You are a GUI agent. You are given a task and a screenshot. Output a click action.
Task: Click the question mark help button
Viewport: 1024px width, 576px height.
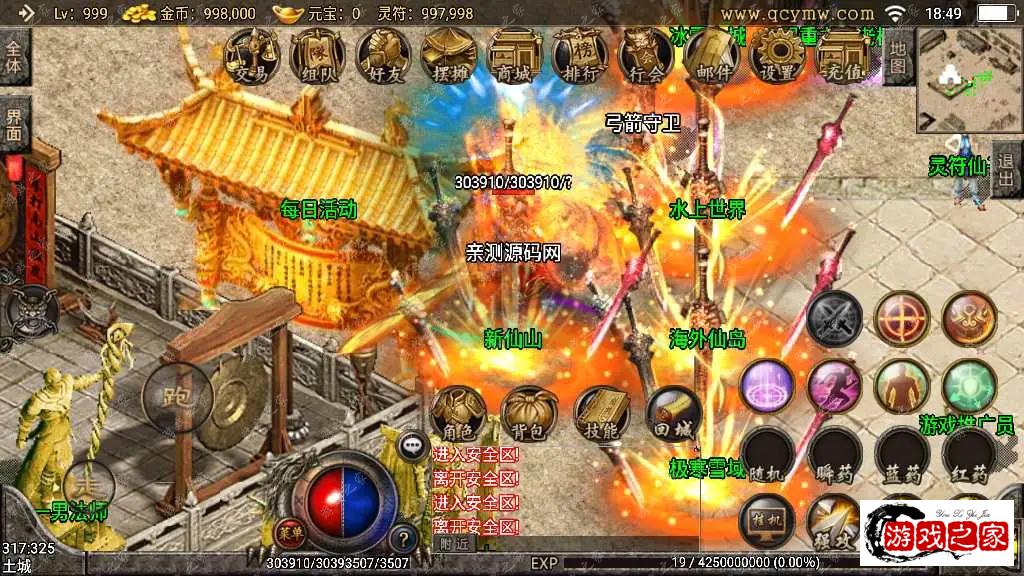point(402,538)
